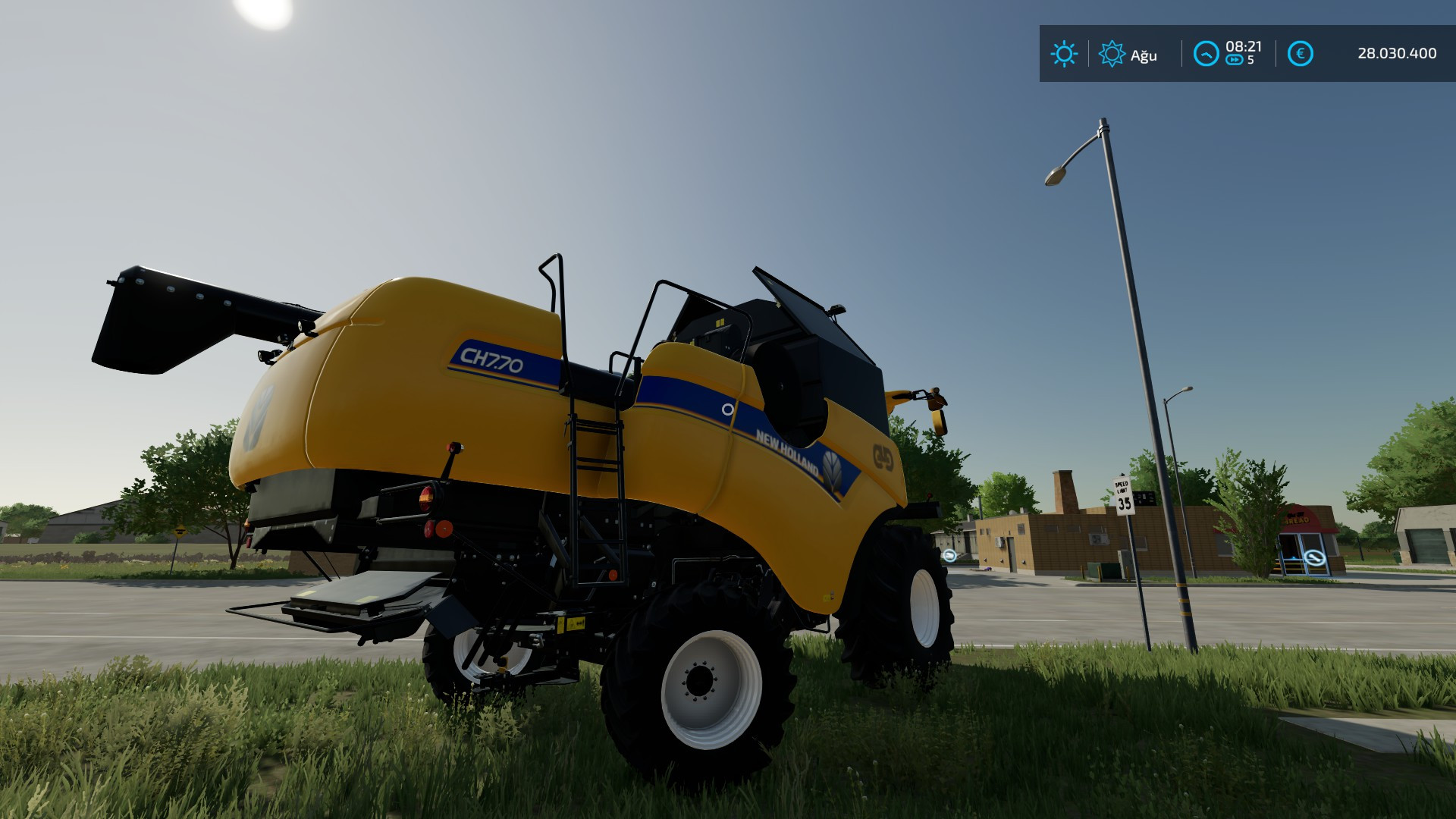The width and height of the screenshot is (1456, 819).
Task: Click the 08:21 time display
Action: pos(1244,45)
